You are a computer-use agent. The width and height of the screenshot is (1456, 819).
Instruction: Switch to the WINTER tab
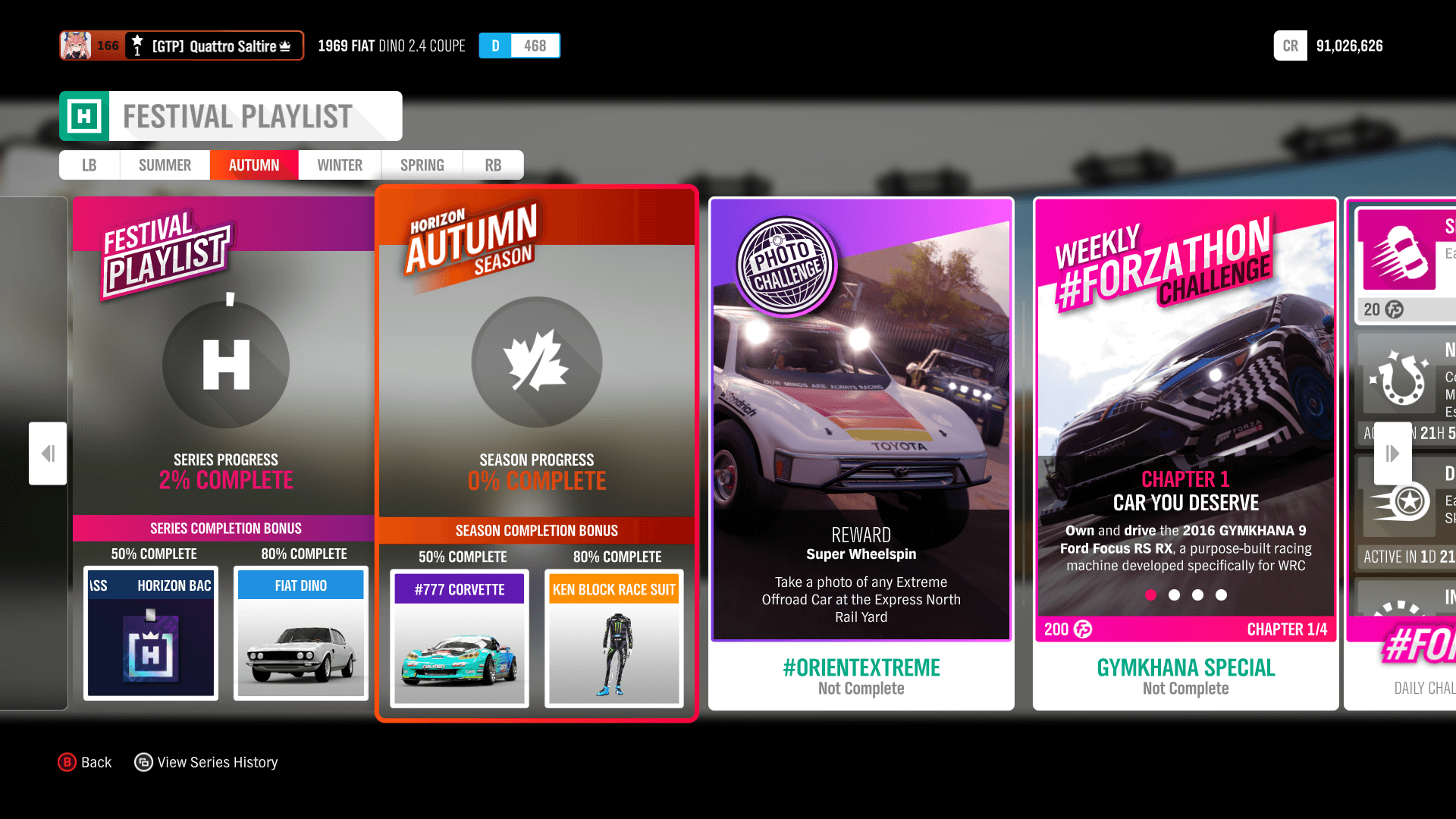(339, 165)
